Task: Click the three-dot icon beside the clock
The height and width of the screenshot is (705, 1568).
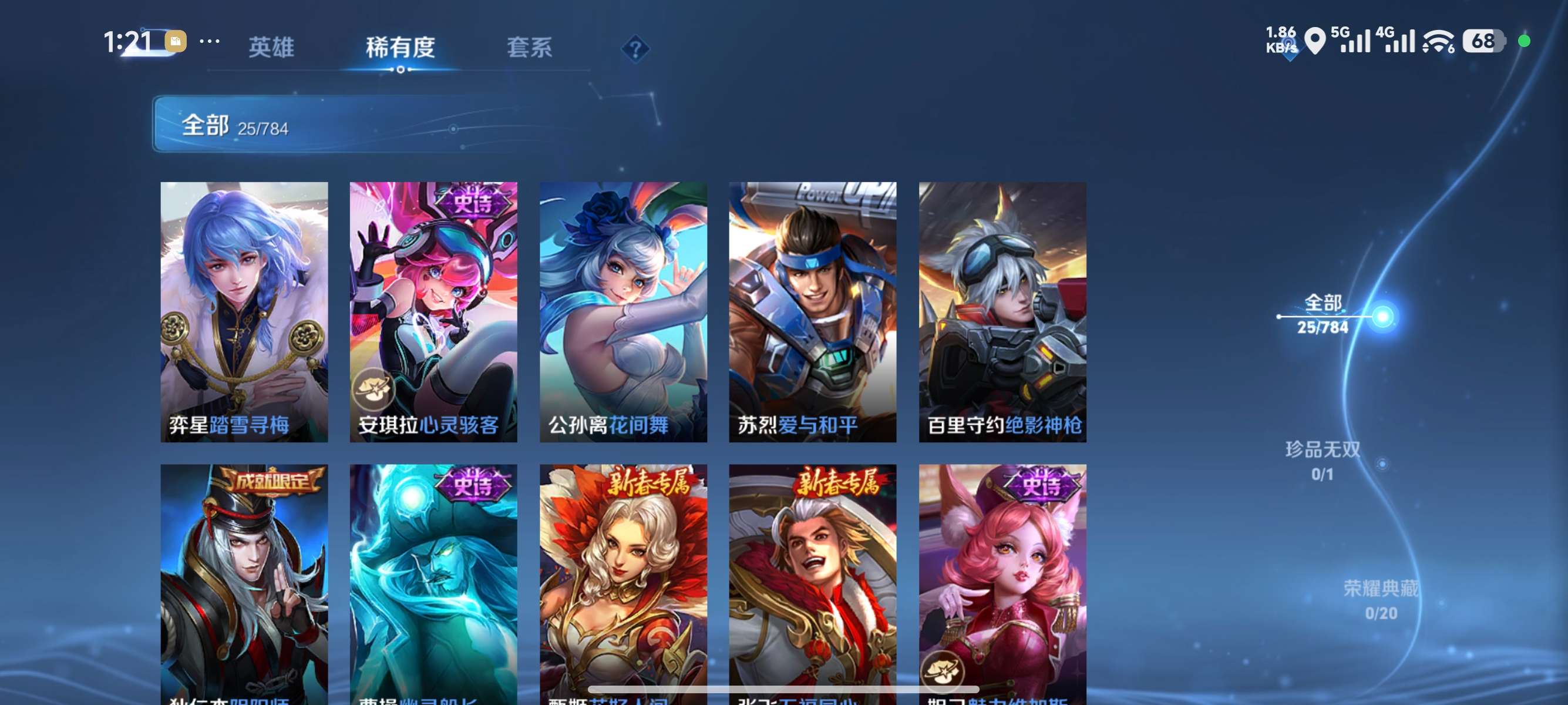Action: coord(210,40)
